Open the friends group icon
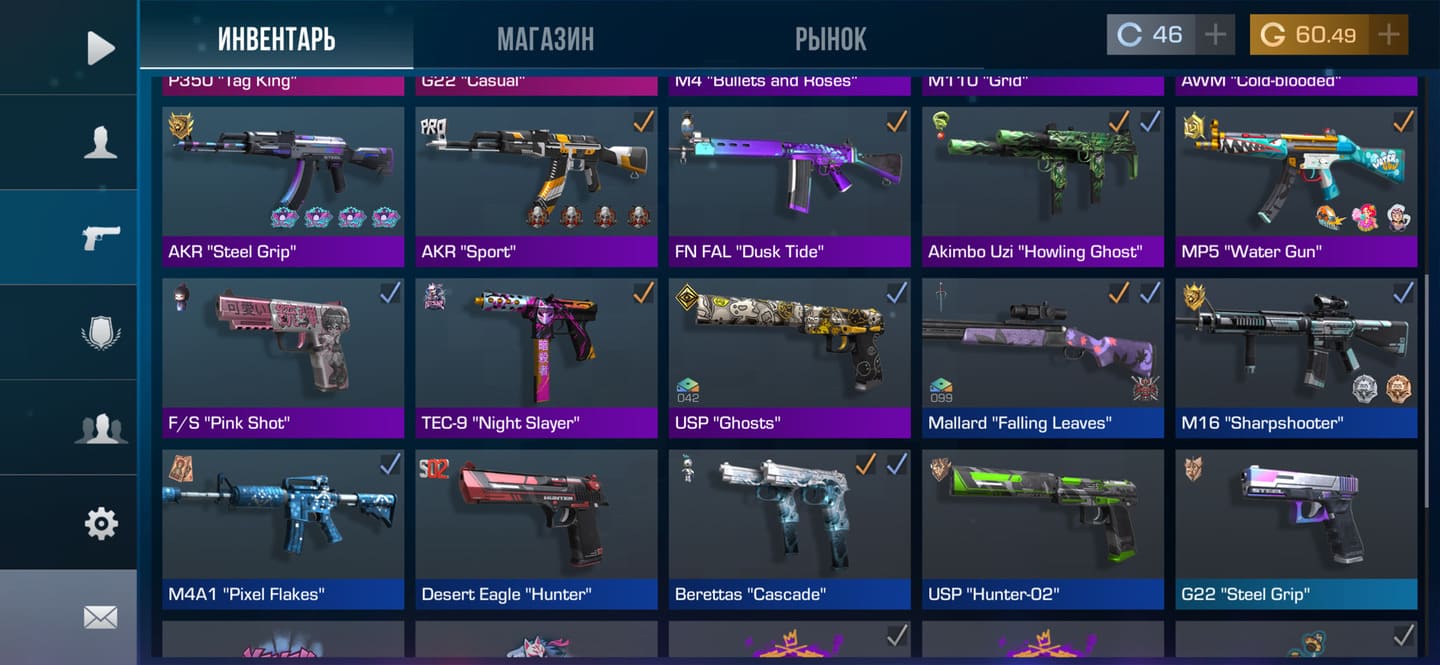 [x=100, y=427]
